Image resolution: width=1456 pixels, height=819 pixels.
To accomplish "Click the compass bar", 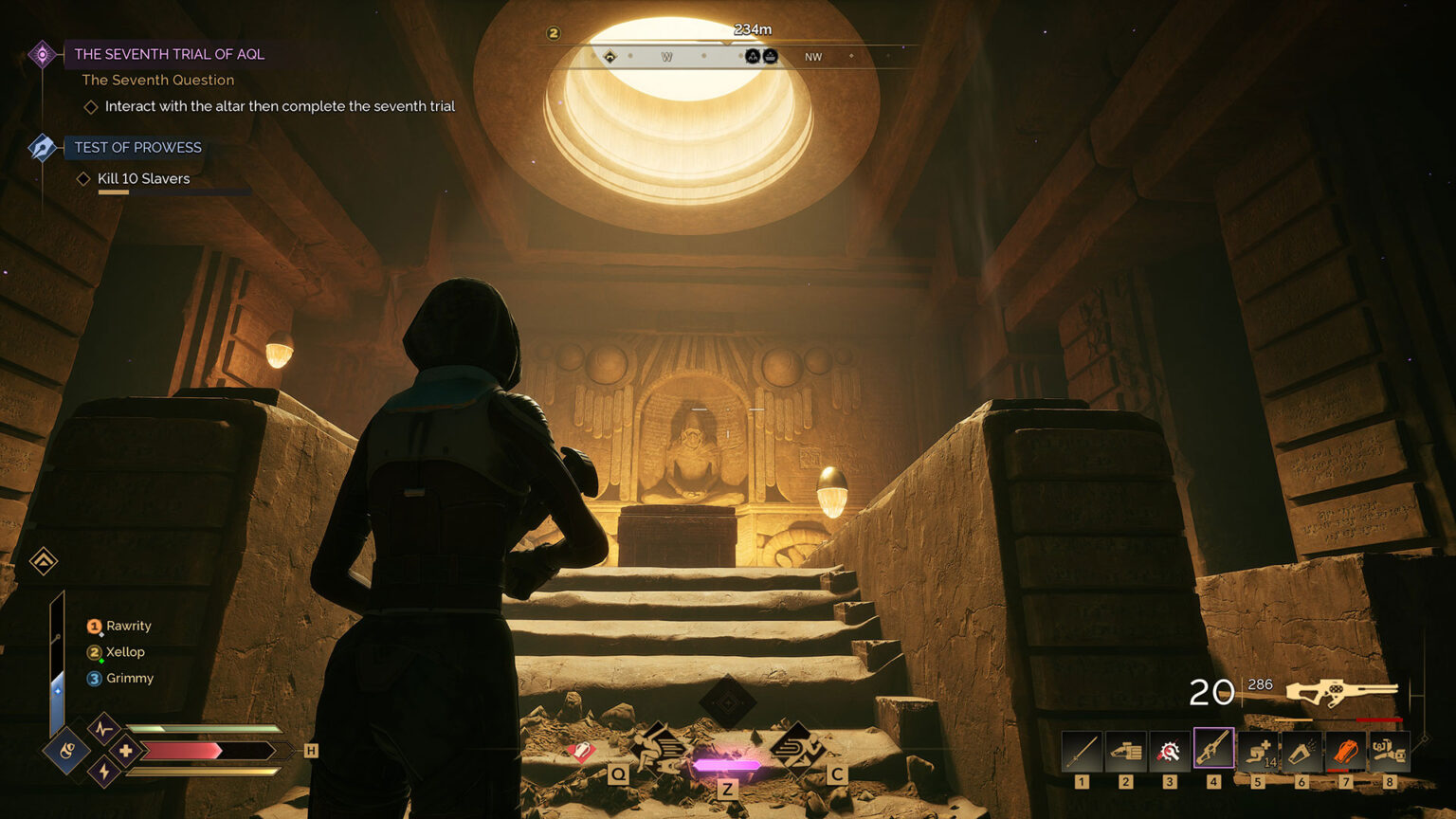I will click(x=730, y=57).
